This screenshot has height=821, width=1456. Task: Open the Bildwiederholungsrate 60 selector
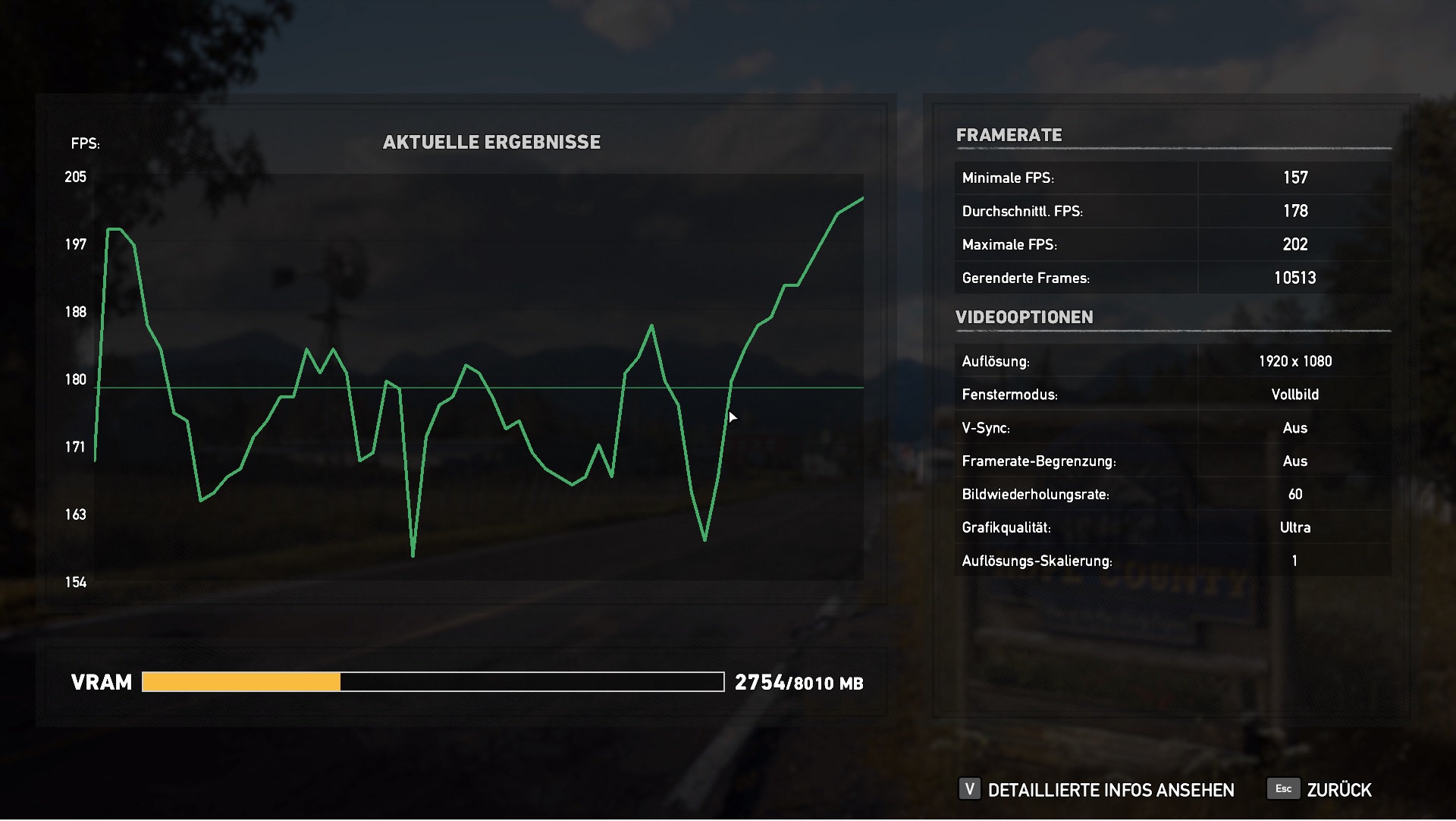(1295, 494)
